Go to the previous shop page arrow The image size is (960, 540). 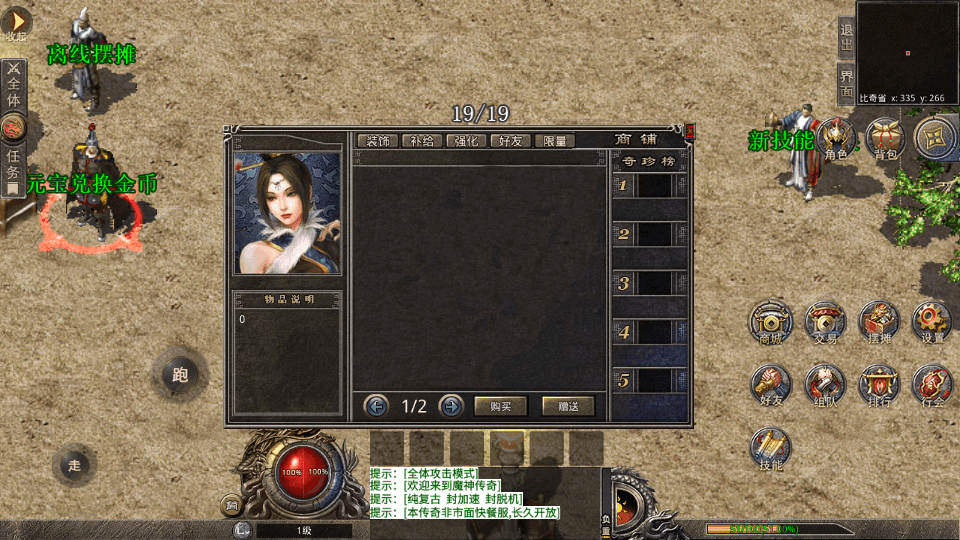(377, 406)
